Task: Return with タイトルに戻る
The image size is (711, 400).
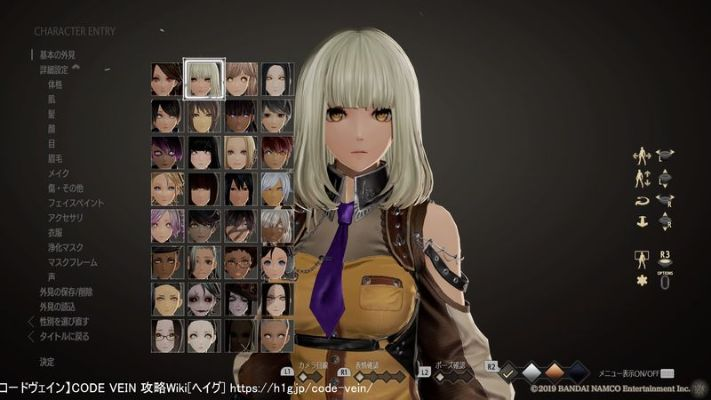Action: coord(64,337)
